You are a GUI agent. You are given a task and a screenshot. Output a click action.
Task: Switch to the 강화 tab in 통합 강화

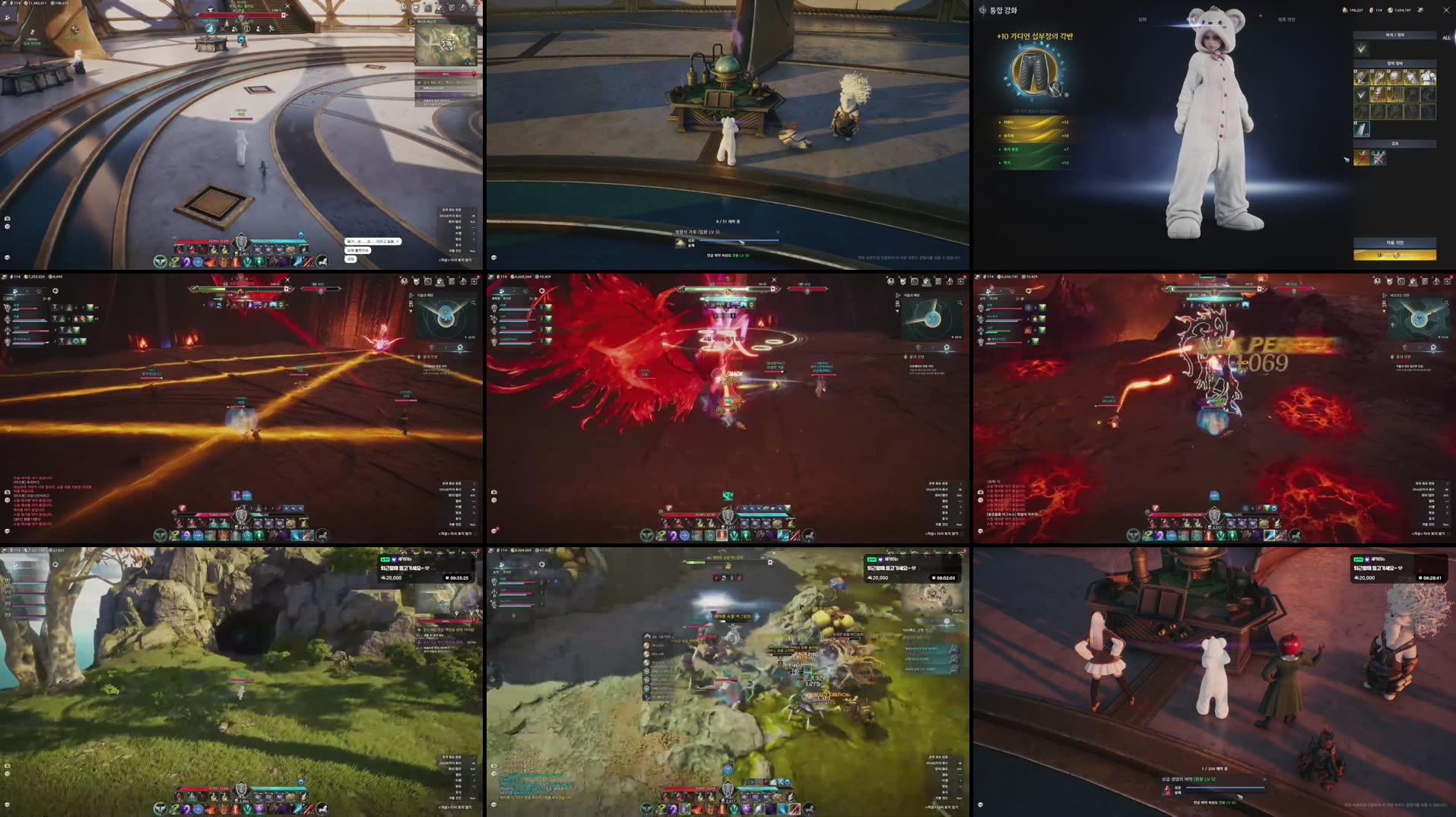point(1142,19)
